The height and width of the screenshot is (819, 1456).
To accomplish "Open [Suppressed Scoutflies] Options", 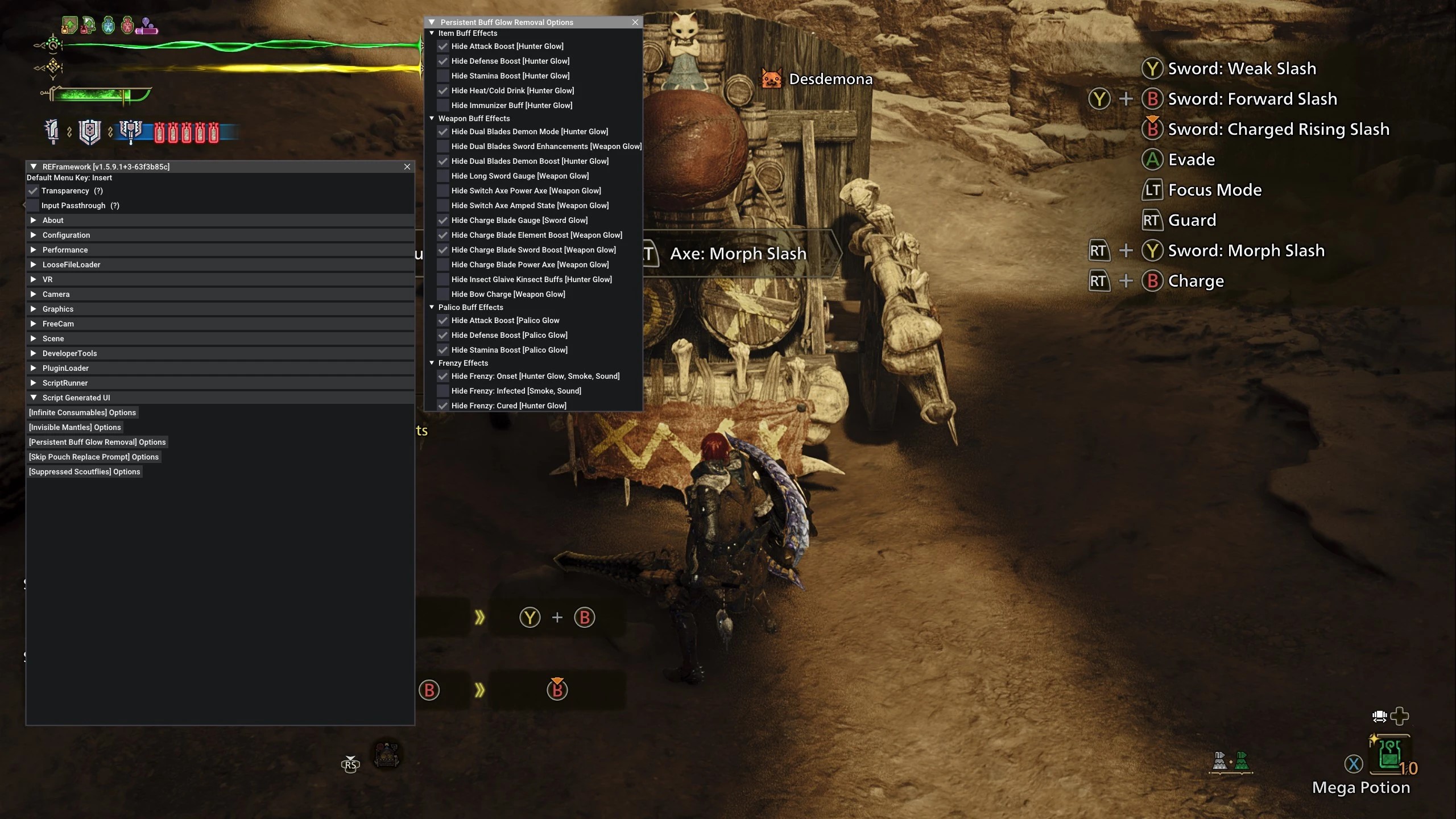I will 85,471.
